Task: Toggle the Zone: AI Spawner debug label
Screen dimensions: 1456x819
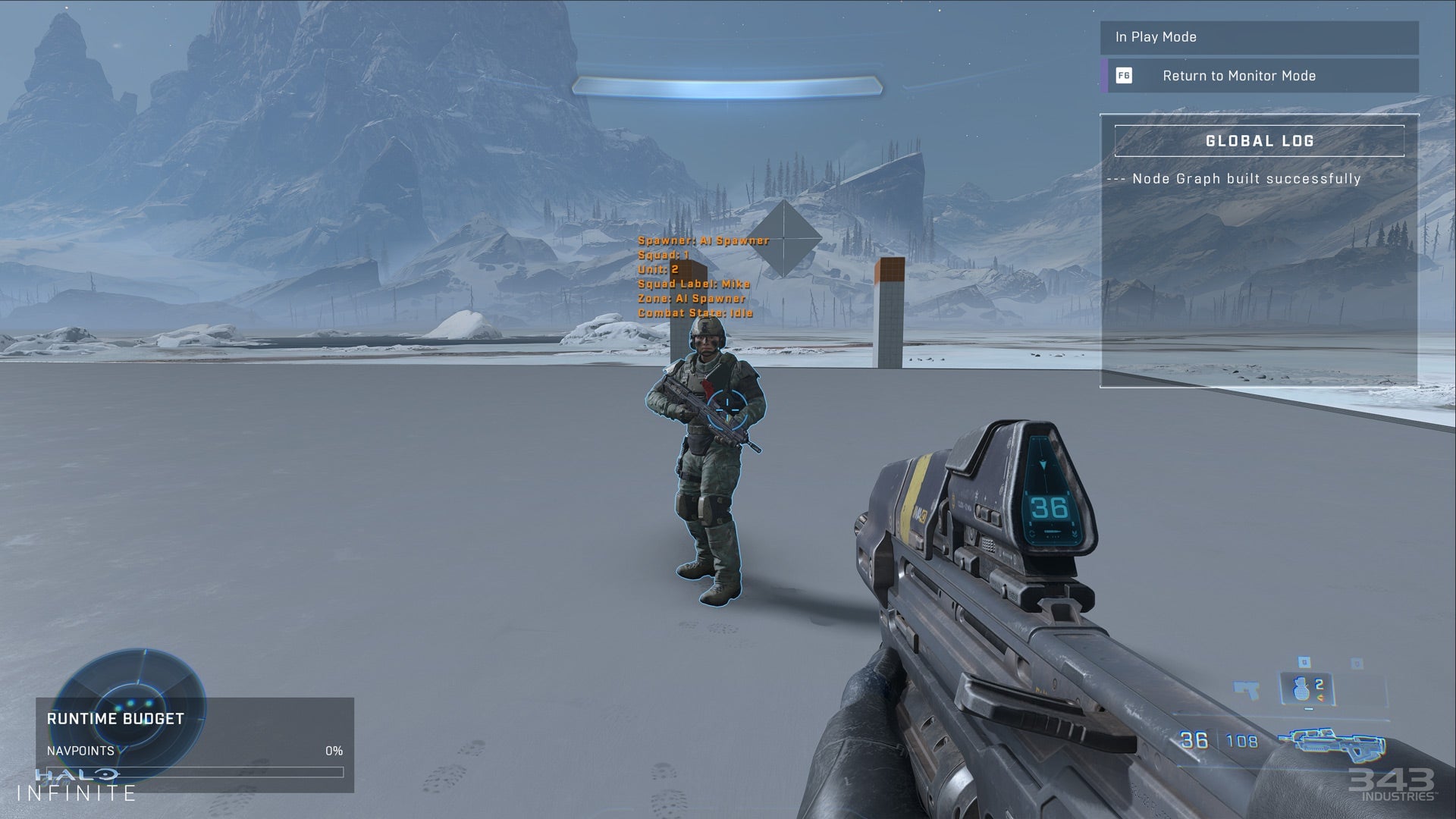Action: click(692, 297)
